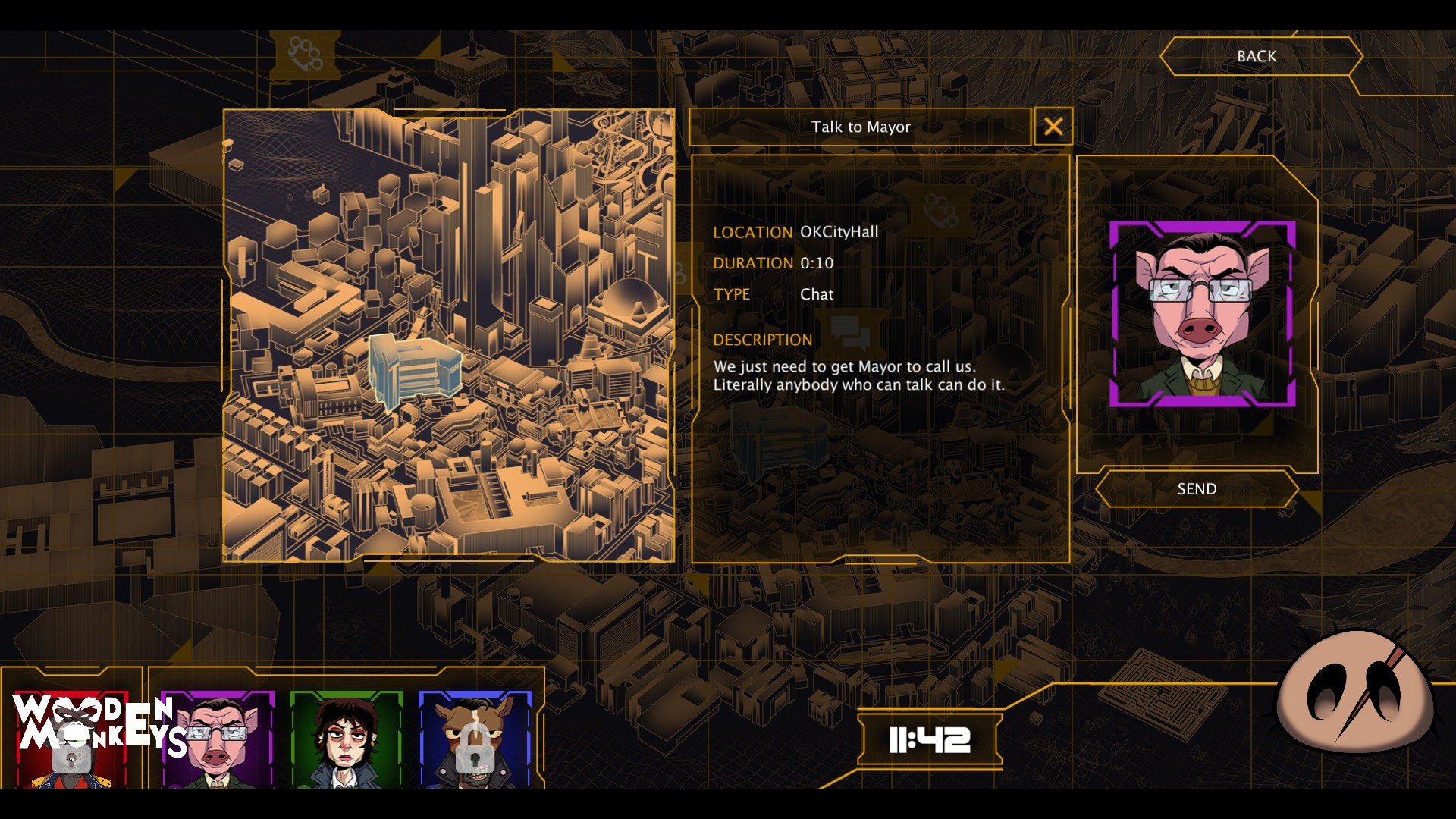
Task: Select the locked blue-framed character portrait
Action: pos(475,739)
